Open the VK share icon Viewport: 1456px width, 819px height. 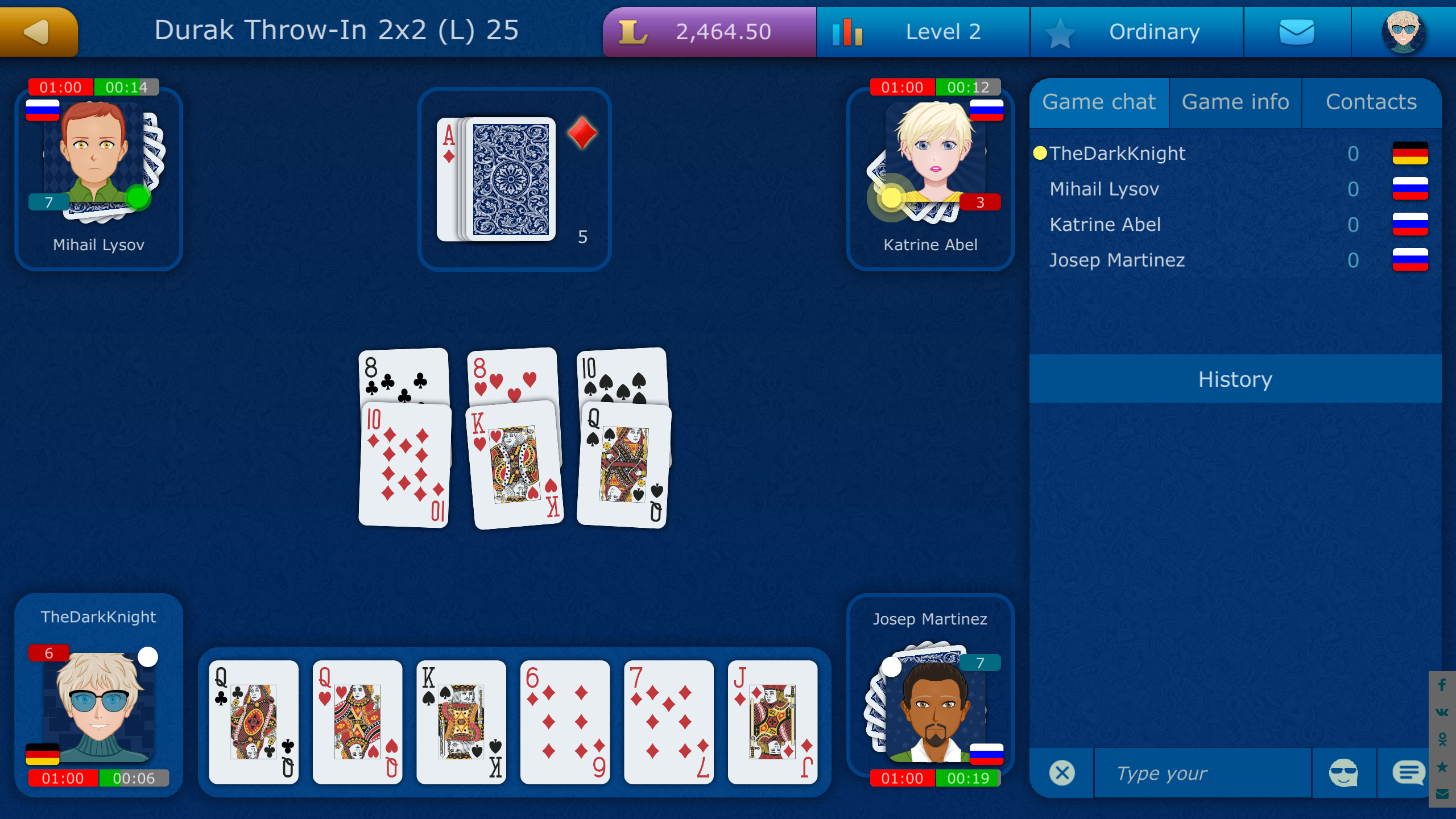tap(1442, 712)
